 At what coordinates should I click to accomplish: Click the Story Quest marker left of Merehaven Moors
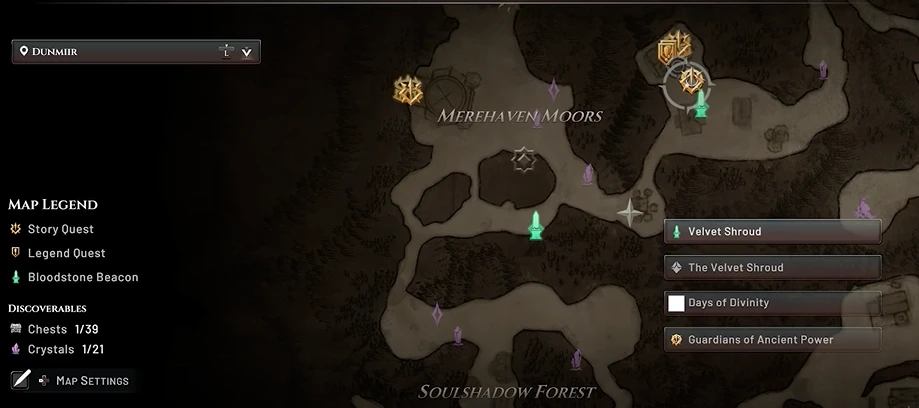408,90
